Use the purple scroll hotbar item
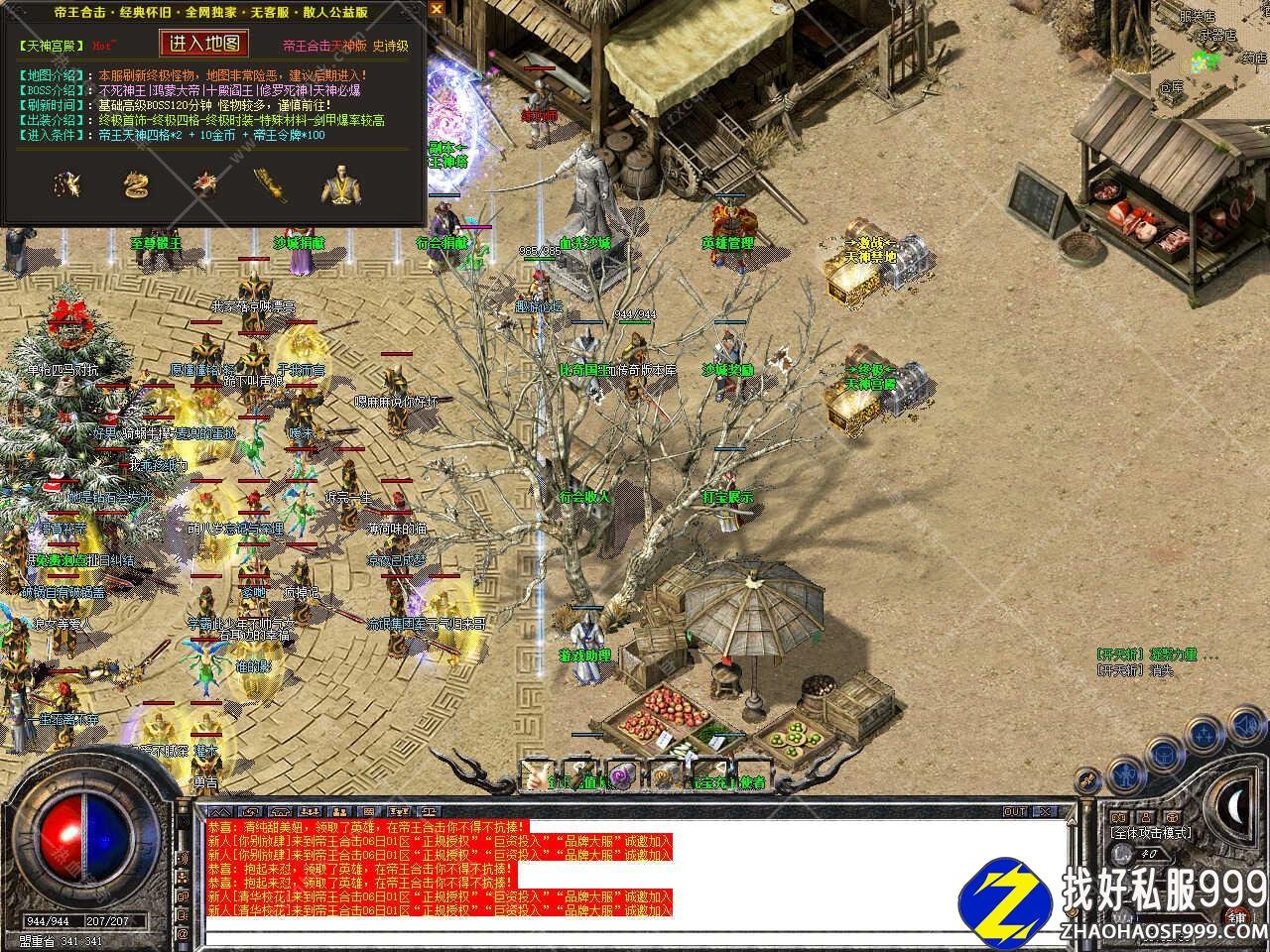 621,773
